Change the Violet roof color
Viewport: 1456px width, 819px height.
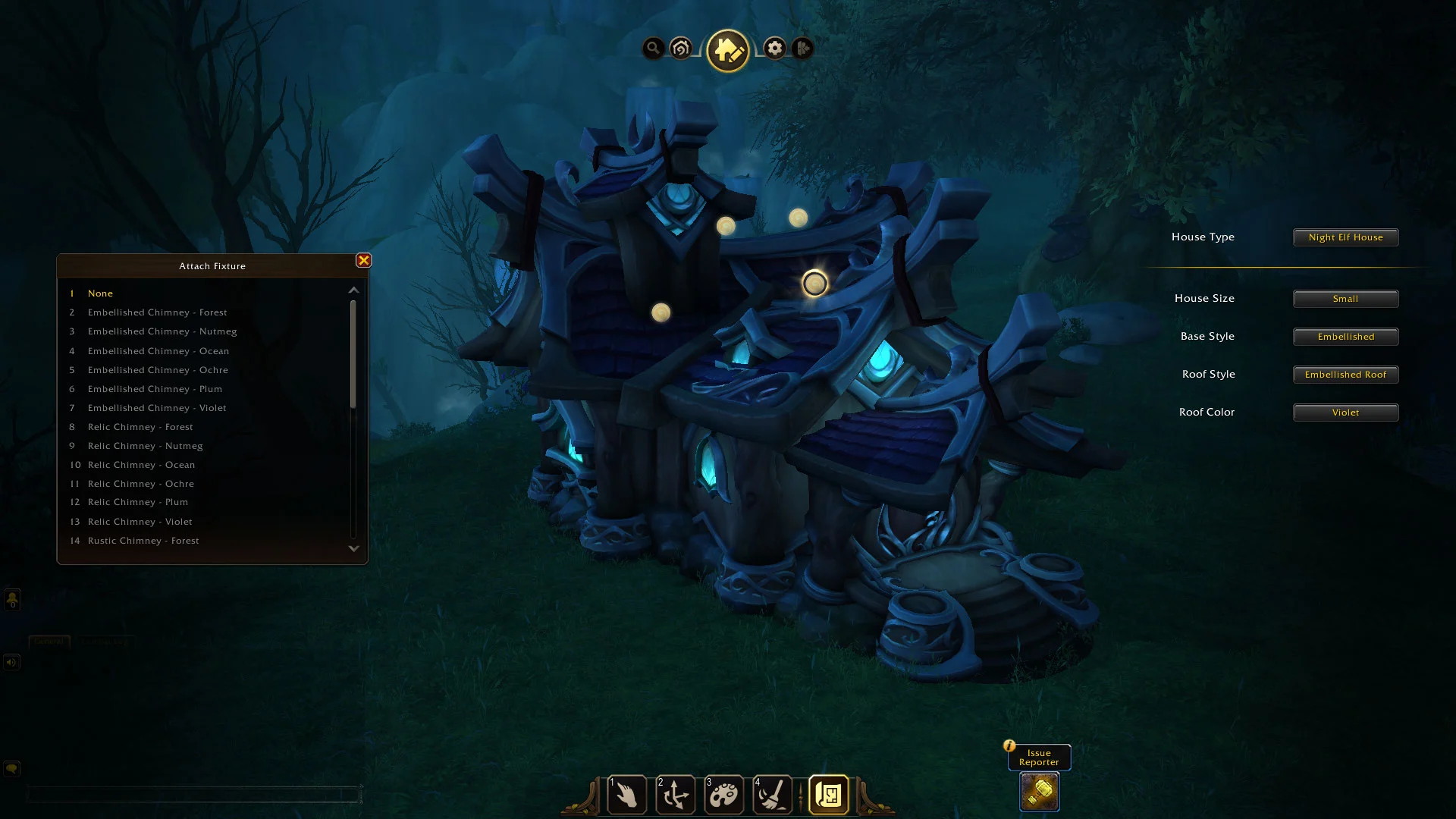1345,413
